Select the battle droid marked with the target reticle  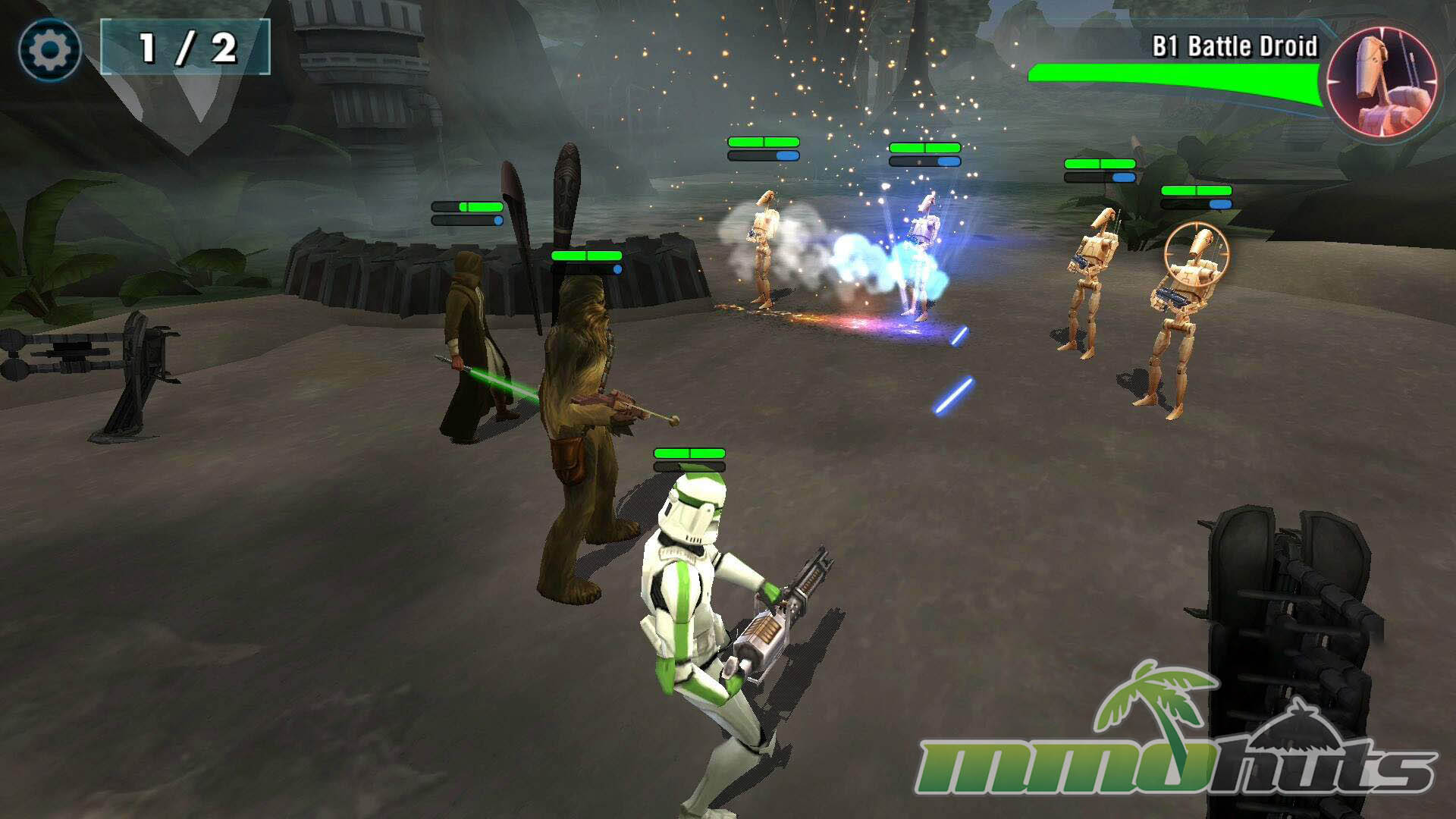point(1183,303)
